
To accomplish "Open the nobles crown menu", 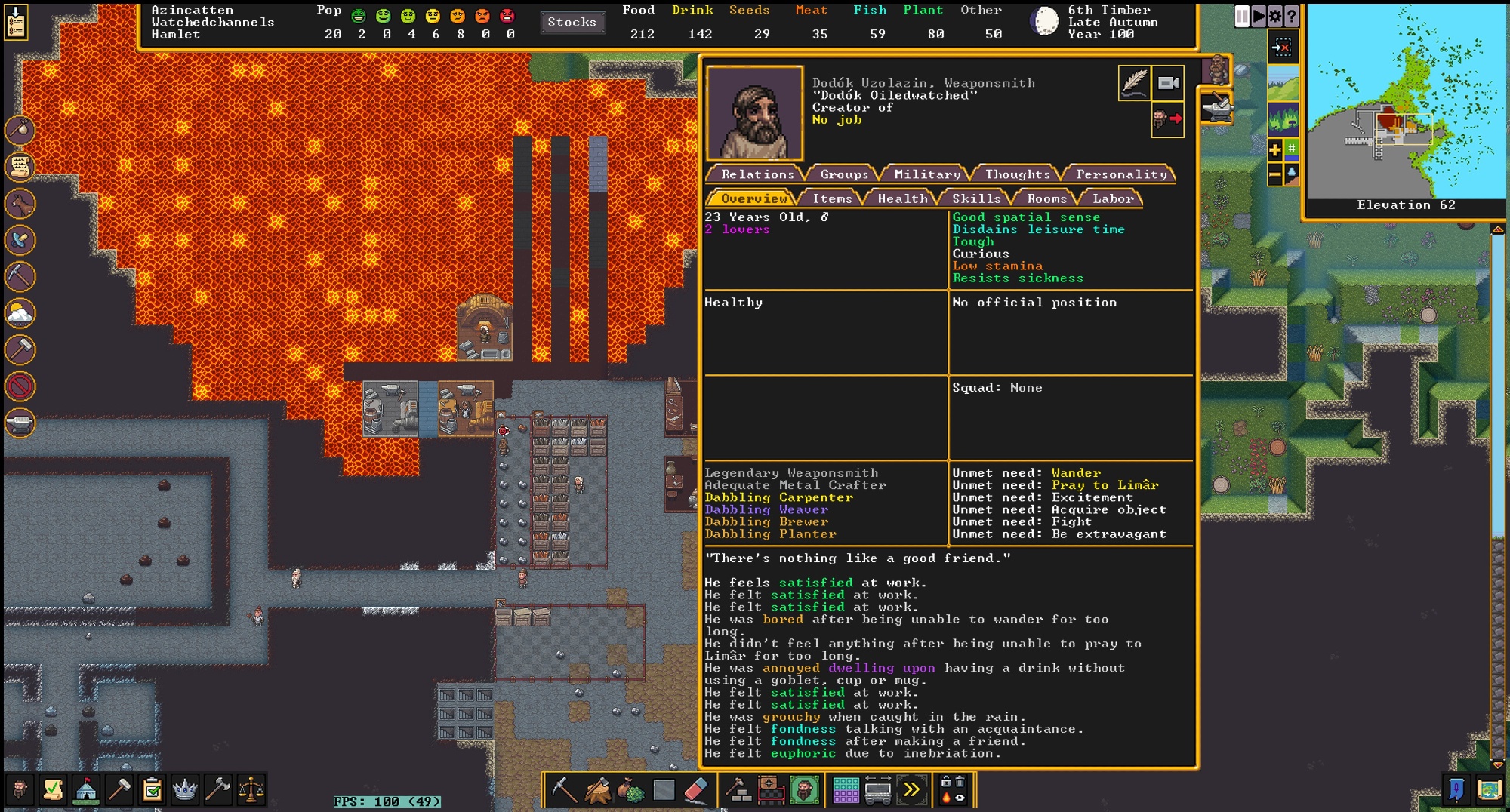I will (185, 790).
